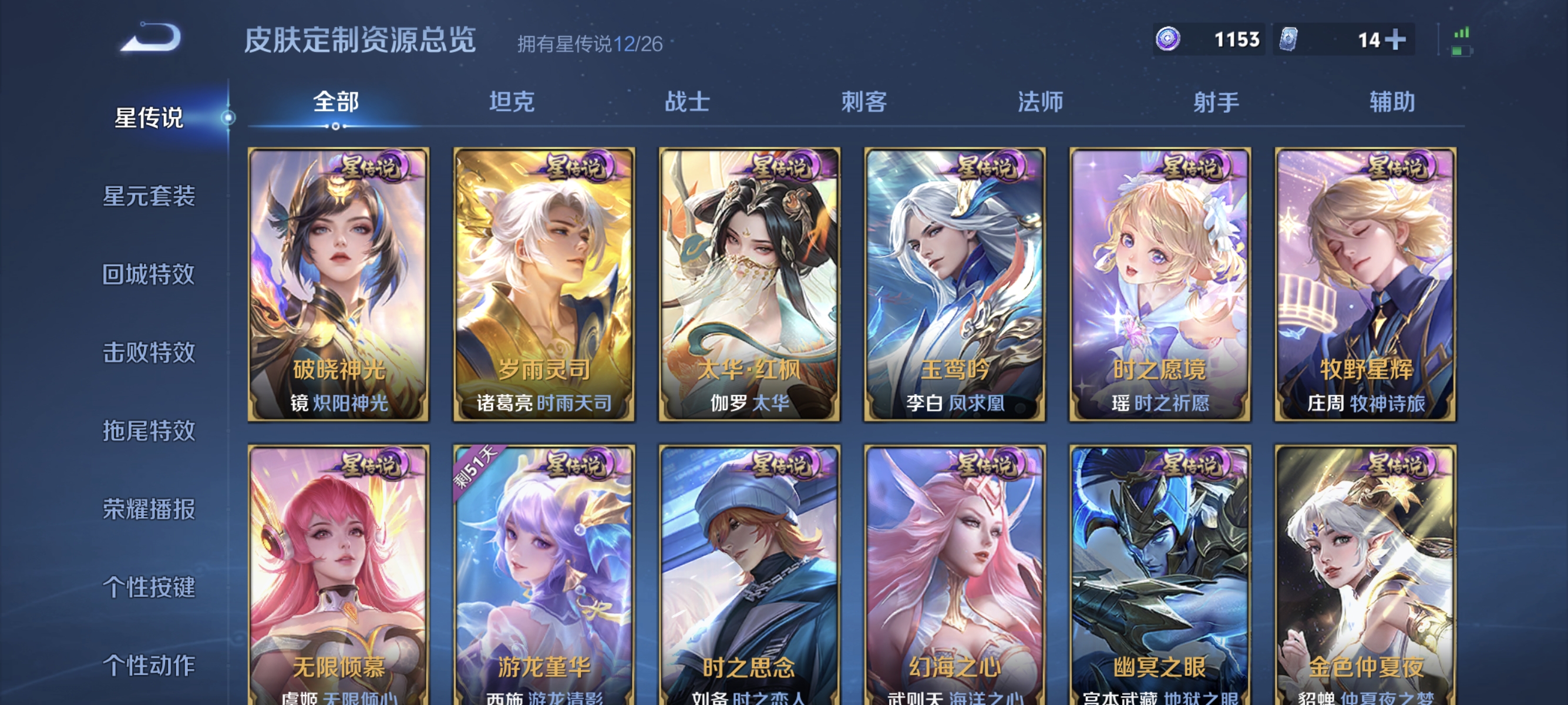Open the 星元套装 sidebar section
The width and height of the screenshot is (1568, 705).
click(x=149, y=199)
